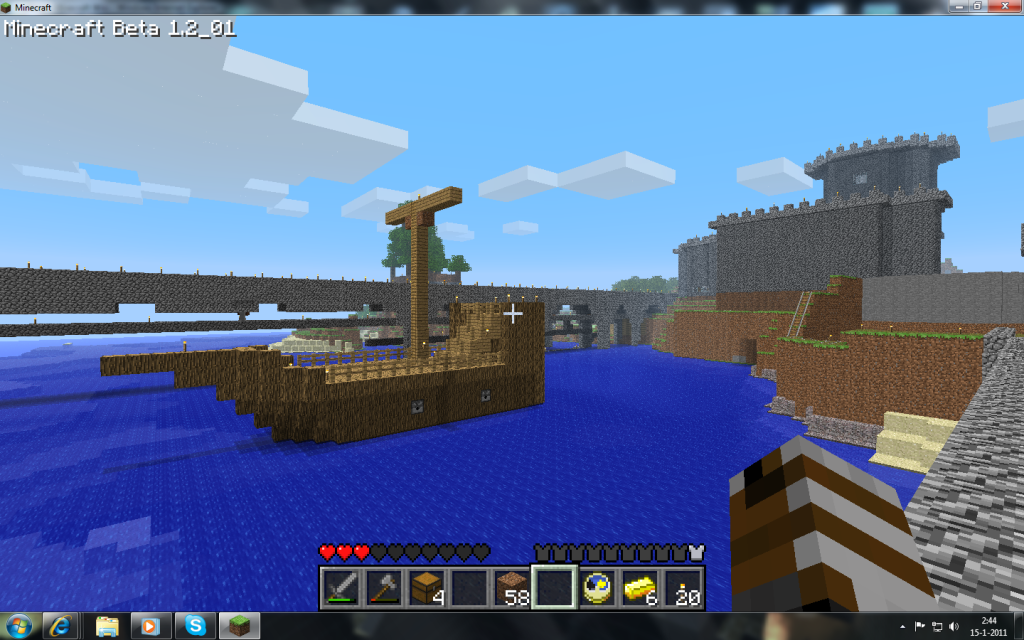The height and width of the screenshot is (640, 1024).
Task: Select the iron axe hotbar slot
Action: pyautogui.click(x=383, y=587)
